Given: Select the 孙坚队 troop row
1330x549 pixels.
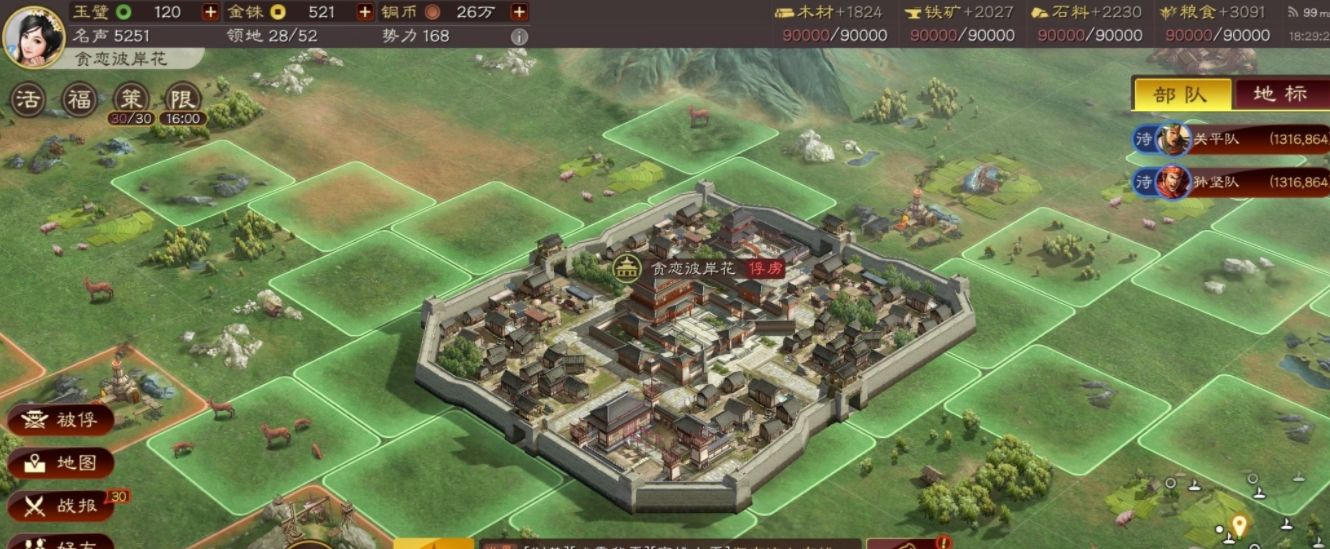Looking at the screenshot, I should point(1230,182).
